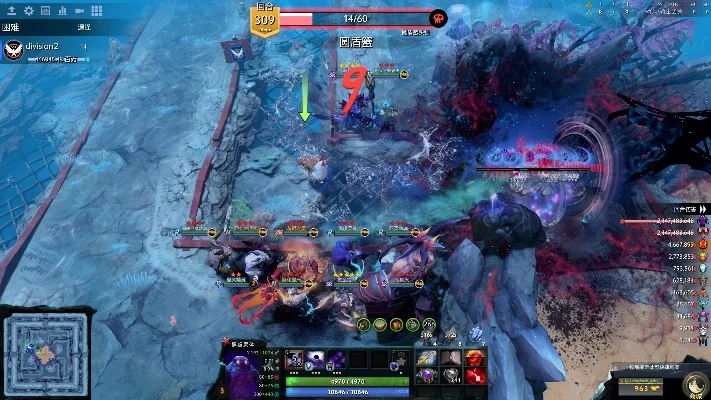Select player division2 in the scoreboard list

[40, 47]
